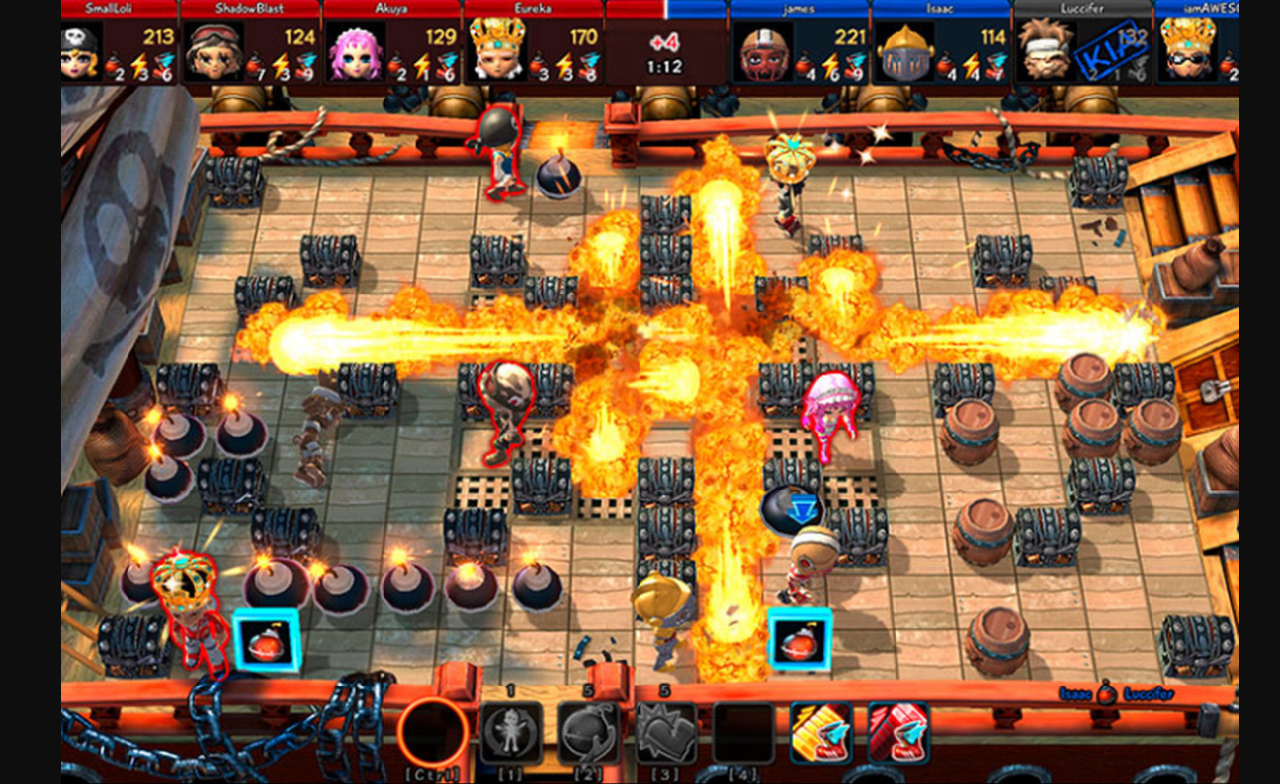Viewport: 1280px width, 784px height.
Task: Activate the orange ring Ctrl ability slot
Action: [433, 733]
